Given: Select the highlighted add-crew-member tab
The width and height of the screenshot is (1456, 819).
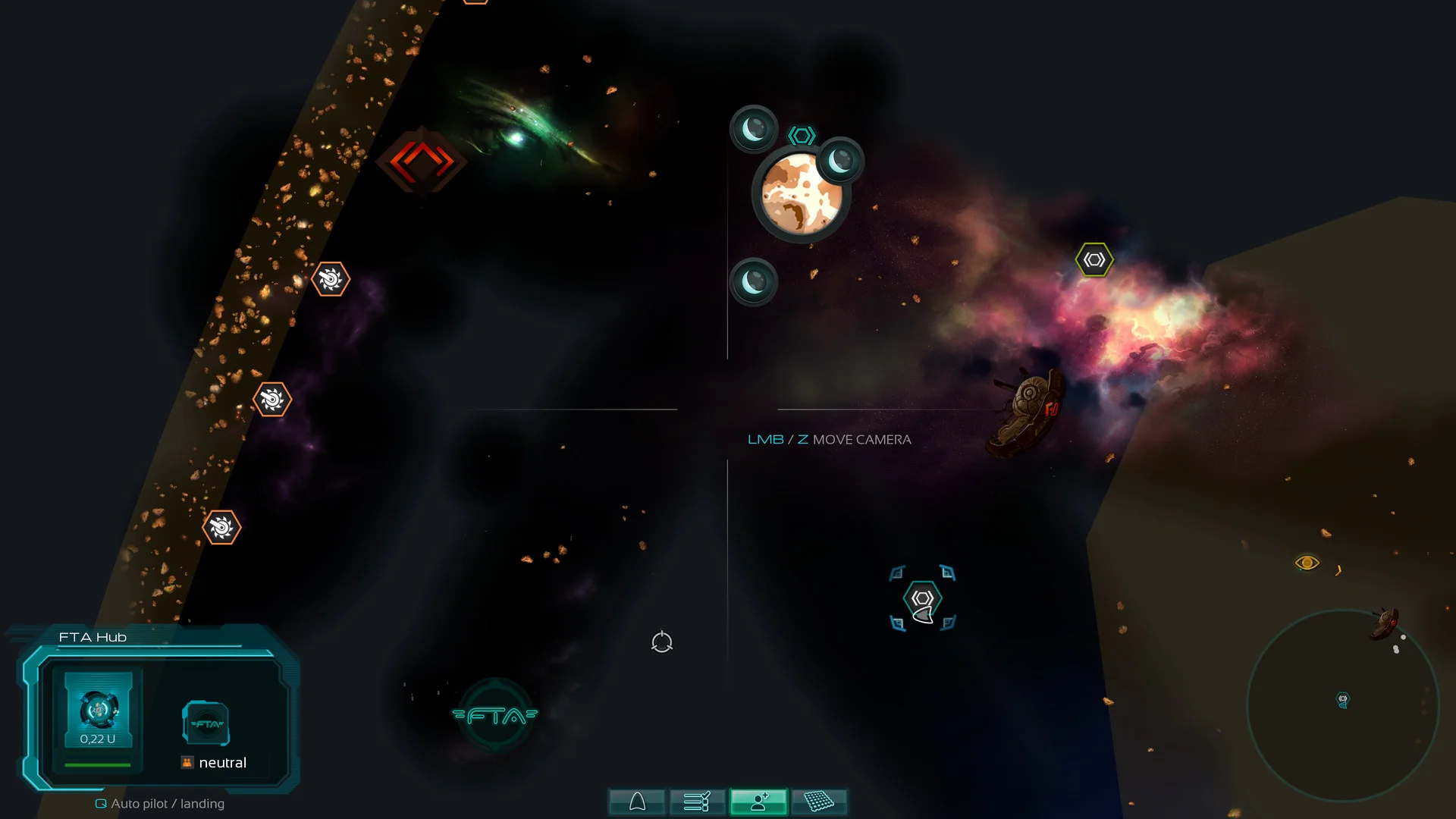Looking at the screenshot, I should 758,802.
